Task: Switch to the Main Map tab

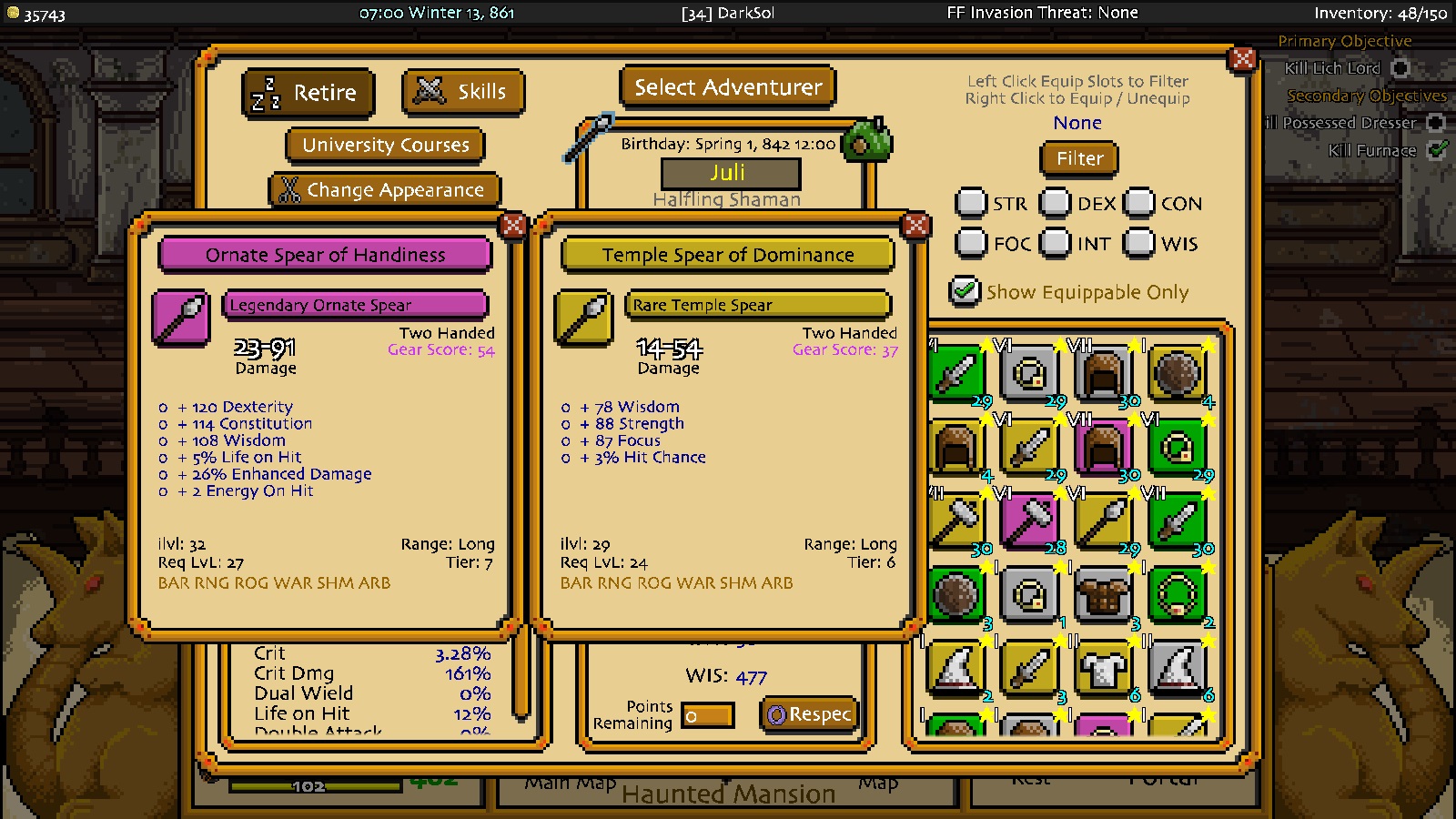Action: (x=569, y=780)
